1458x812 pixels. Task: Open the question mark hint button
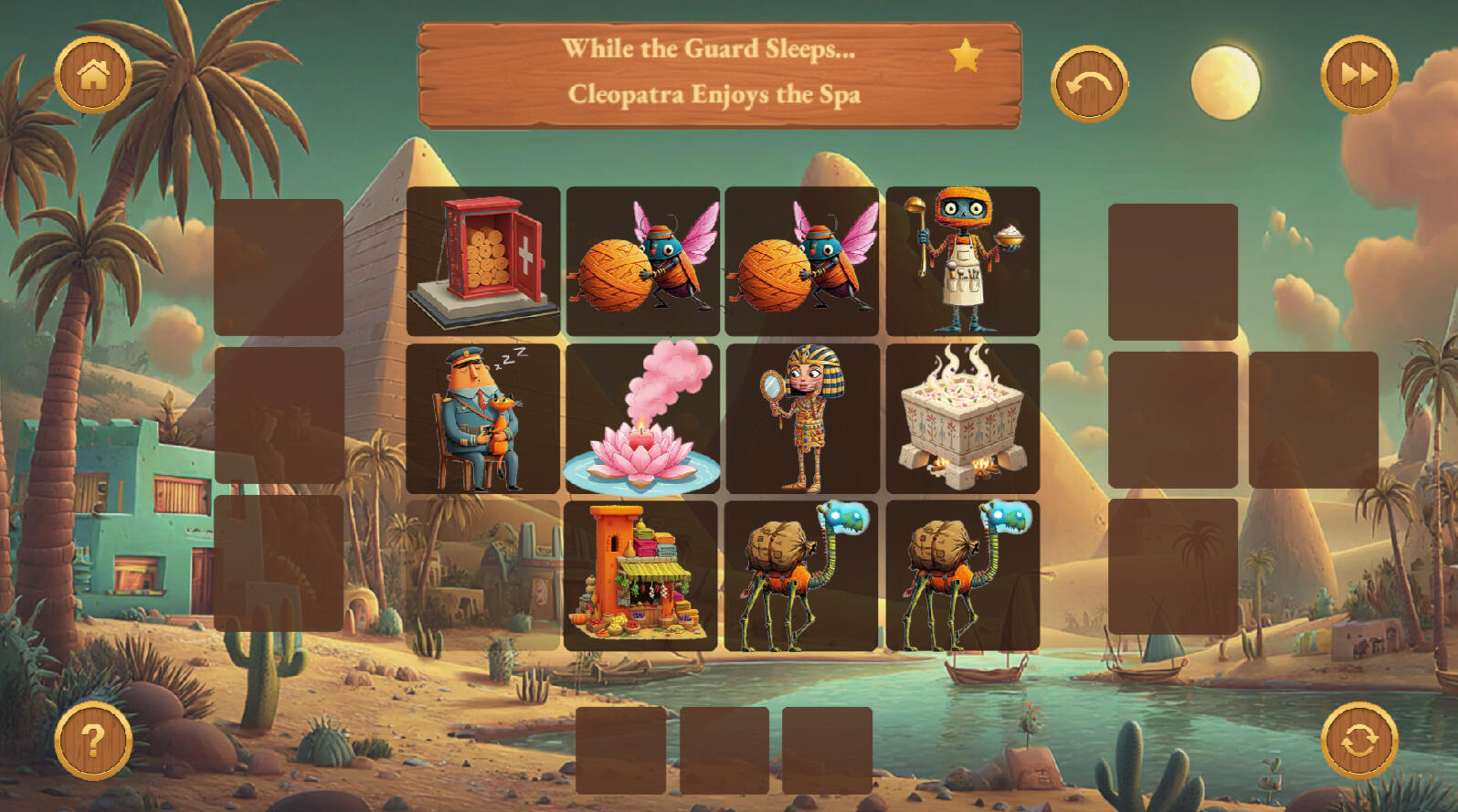(x=93, y=740)
